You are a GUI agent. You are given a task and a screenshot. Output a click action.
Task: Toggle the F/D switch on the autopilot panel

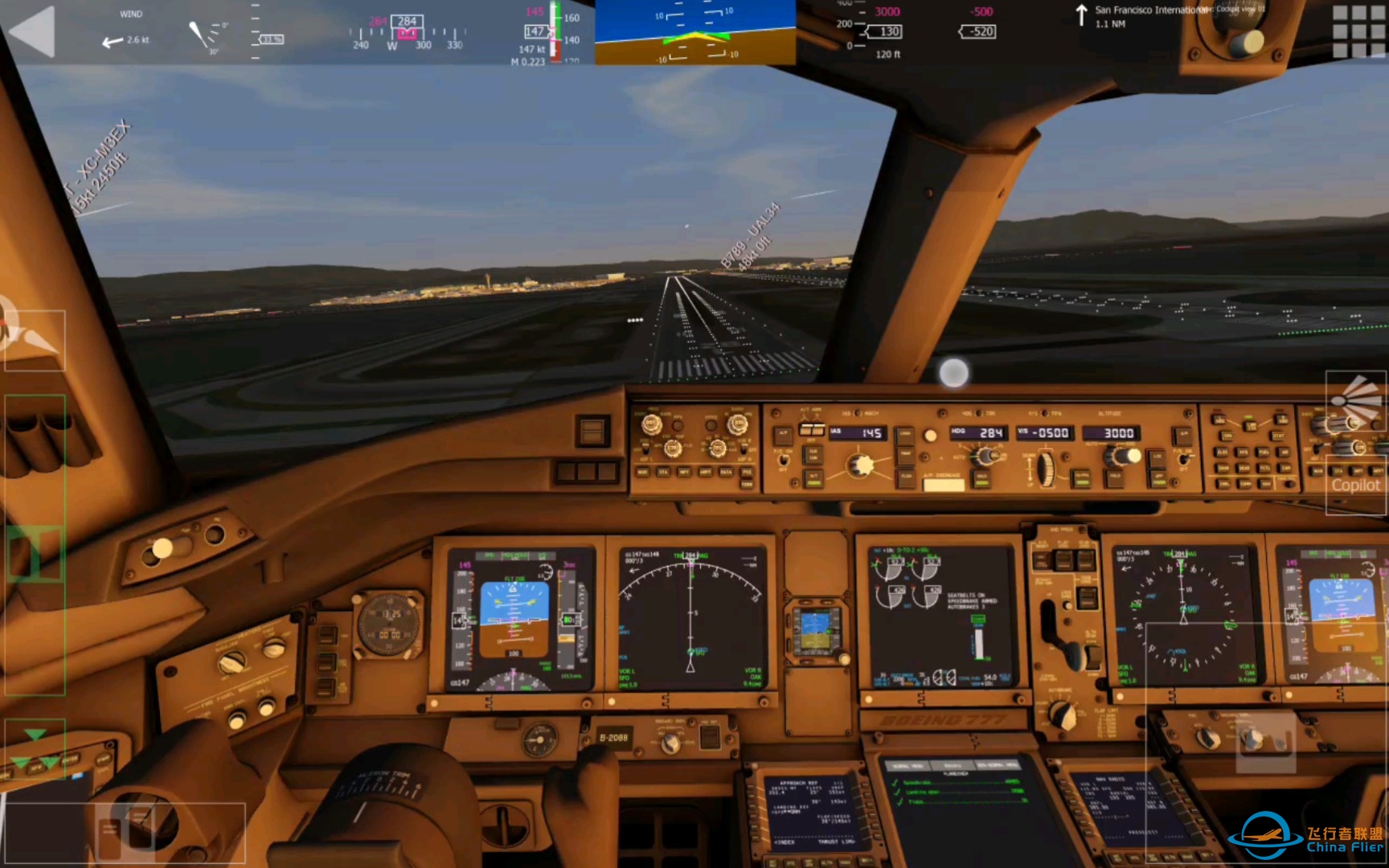pos(784,461)
